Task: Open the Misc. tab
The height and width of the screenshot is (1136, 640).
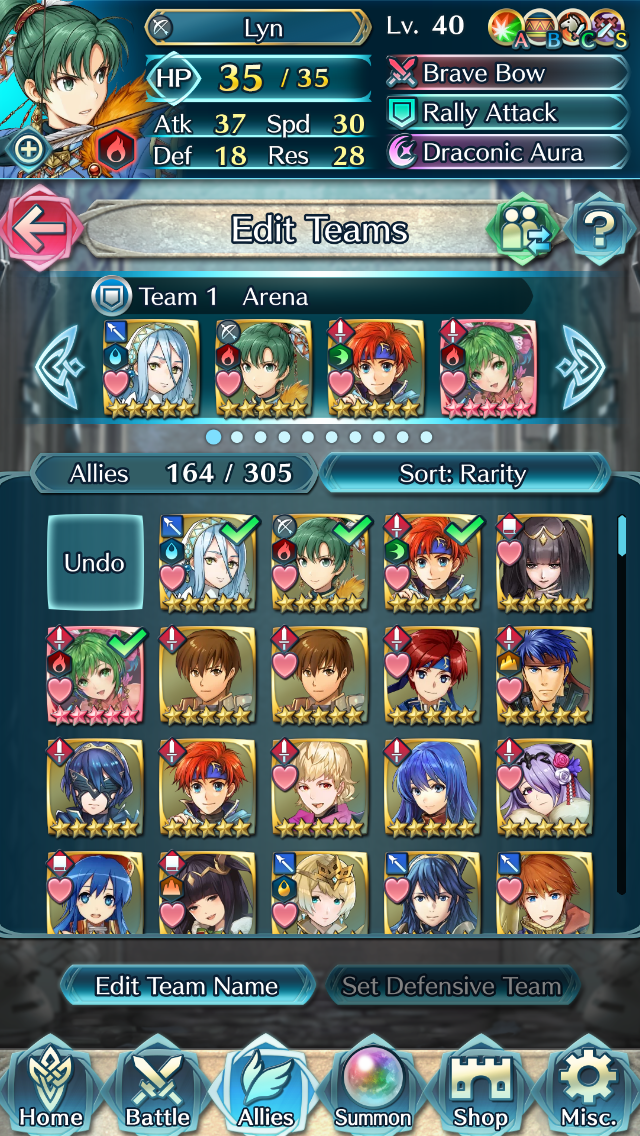Action: (590, 1088)
